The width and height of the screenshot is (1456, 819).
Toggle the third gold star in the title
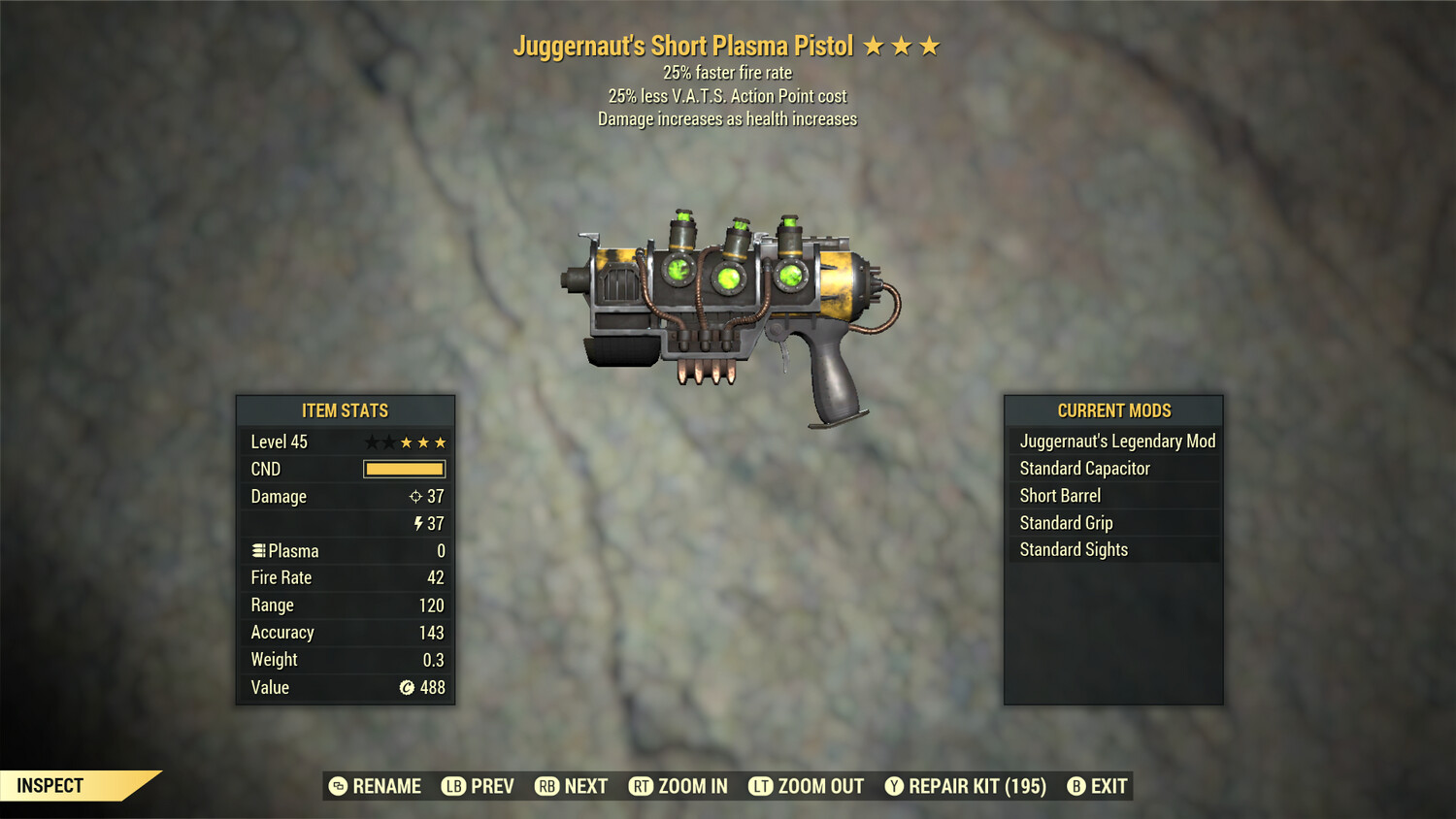[929, 45]
